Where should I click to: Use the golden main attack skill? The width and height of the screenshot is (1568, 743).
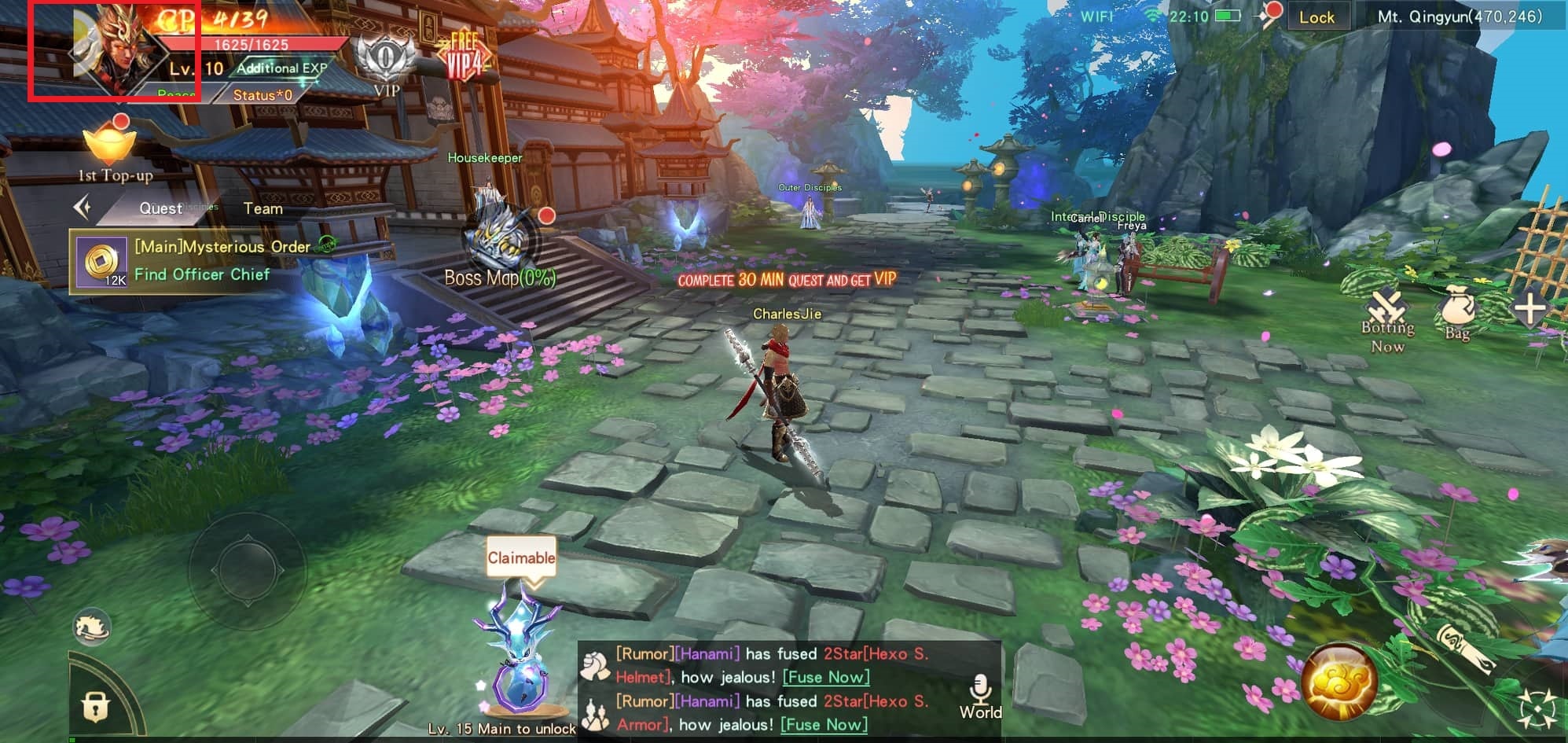[x=1338, y=682]
